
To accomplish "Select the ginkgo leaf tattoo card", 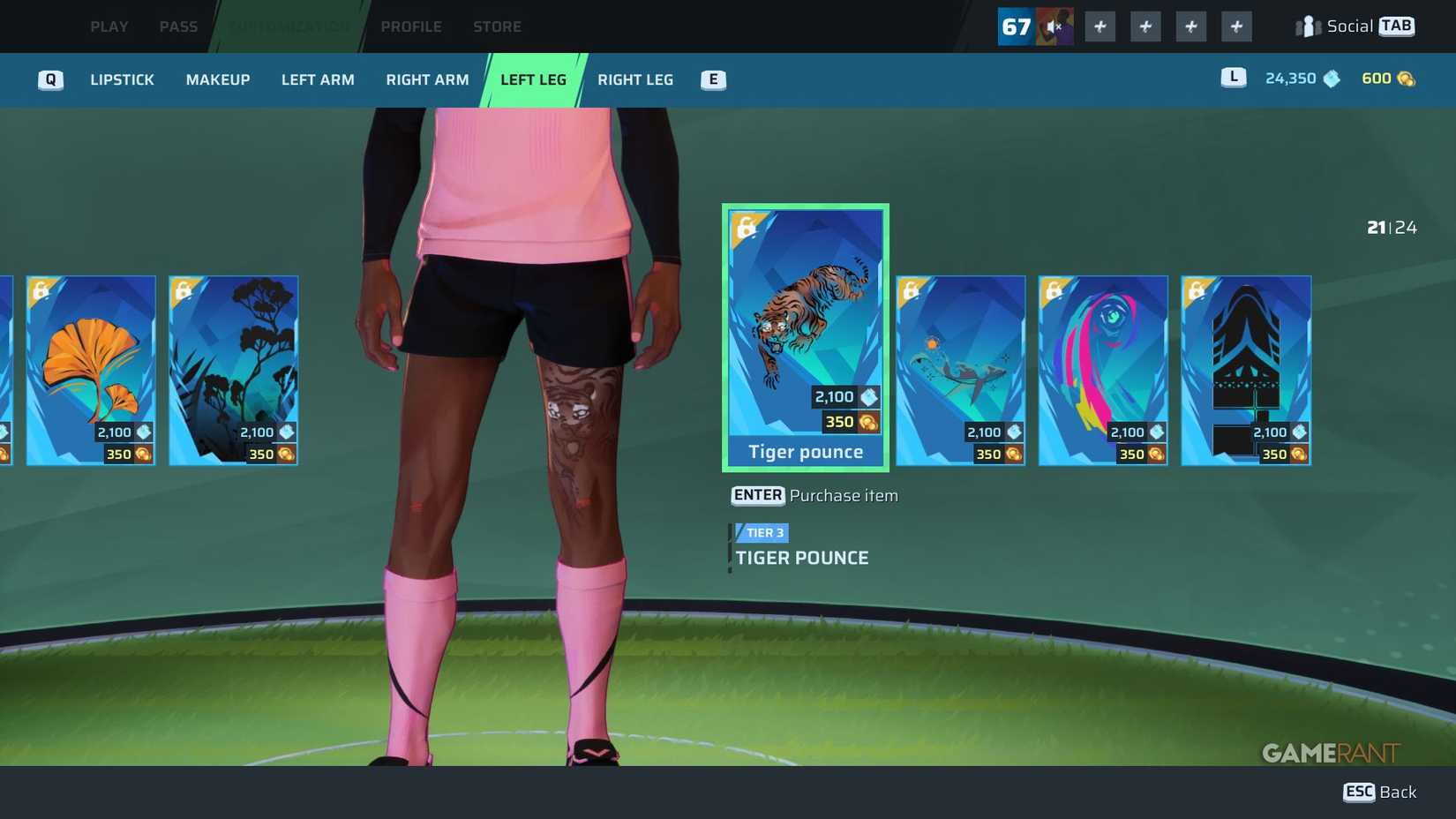I will 91,369.
